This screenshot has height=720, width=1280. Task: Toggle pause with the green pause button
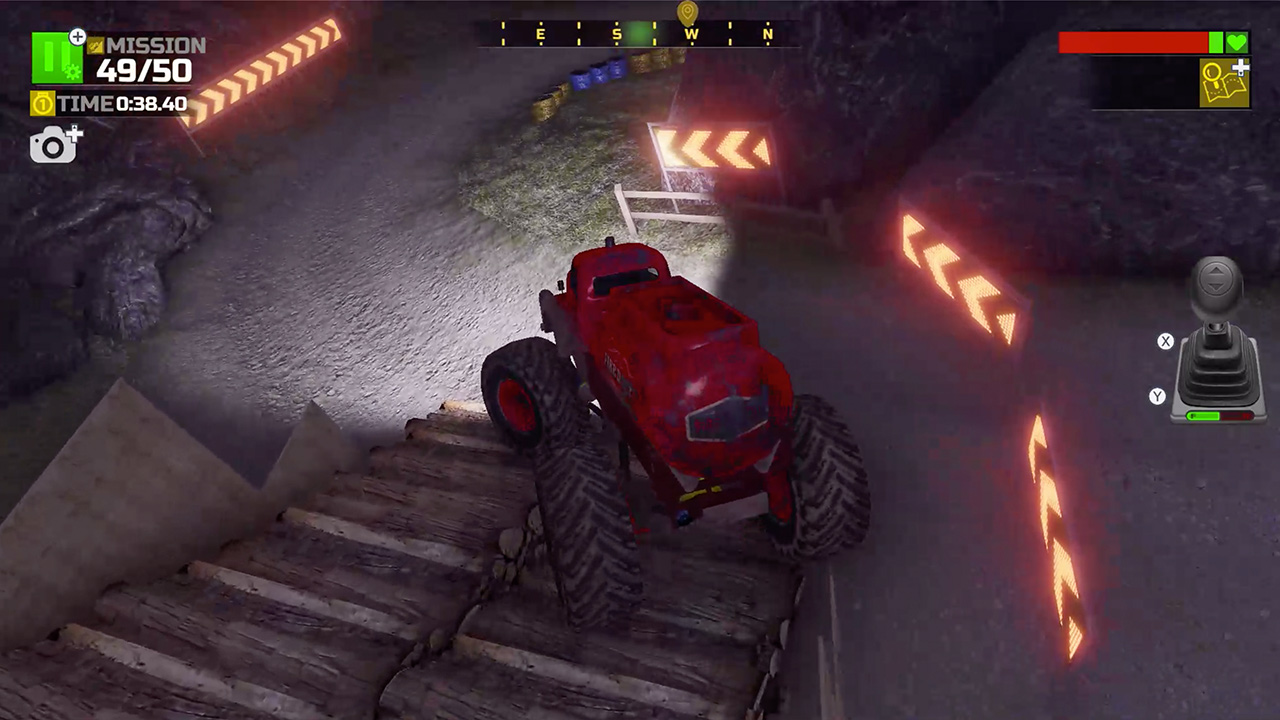[57, 57]
